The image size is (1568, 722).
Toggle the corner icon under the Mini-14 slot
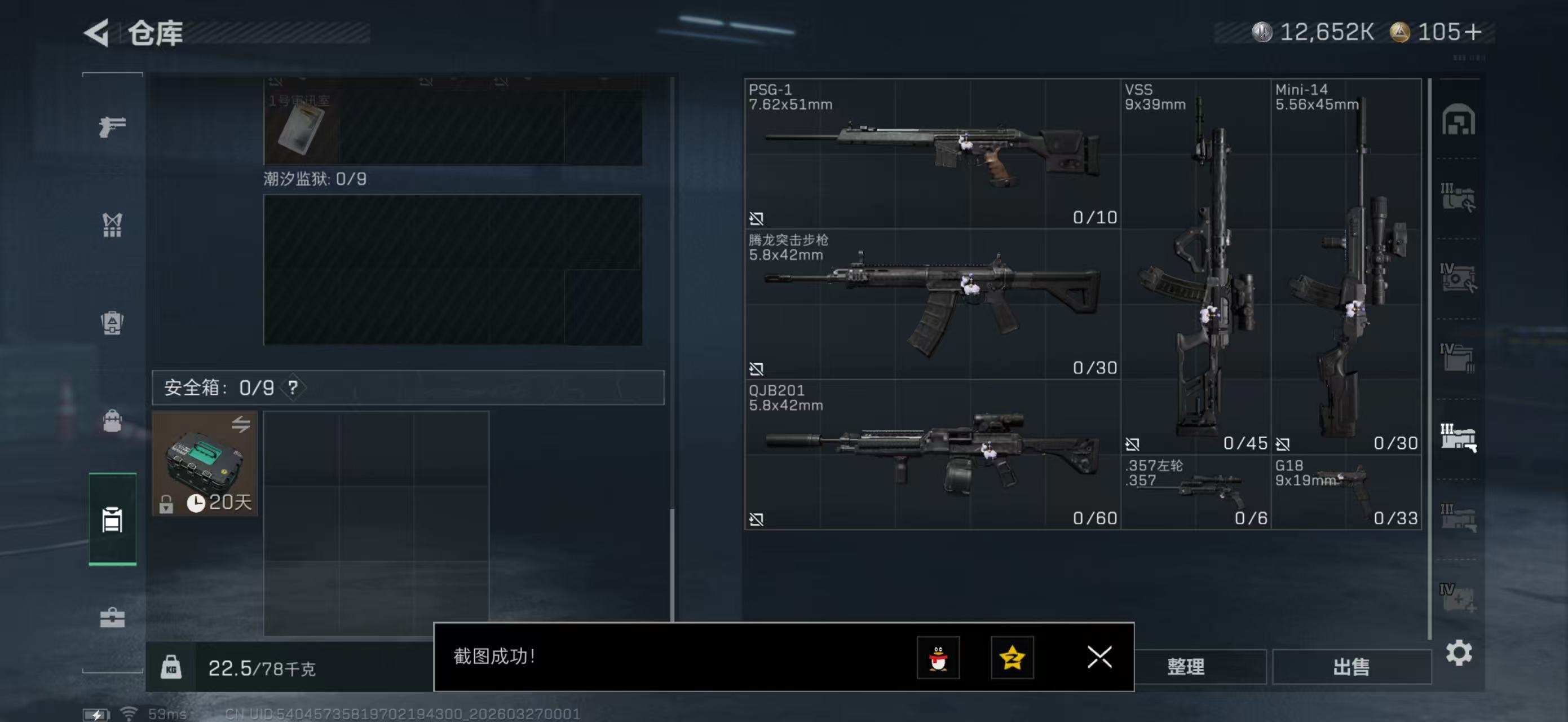1284,444
